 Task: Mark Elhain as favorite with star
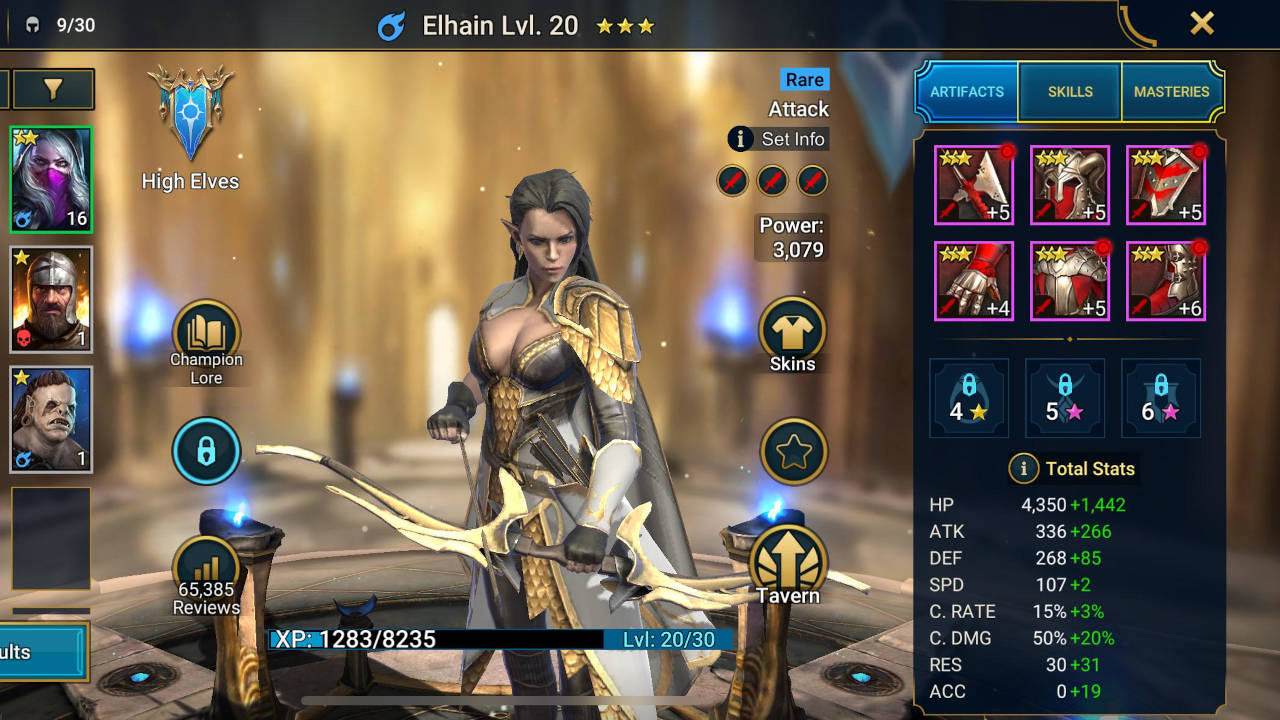(791, 452)
